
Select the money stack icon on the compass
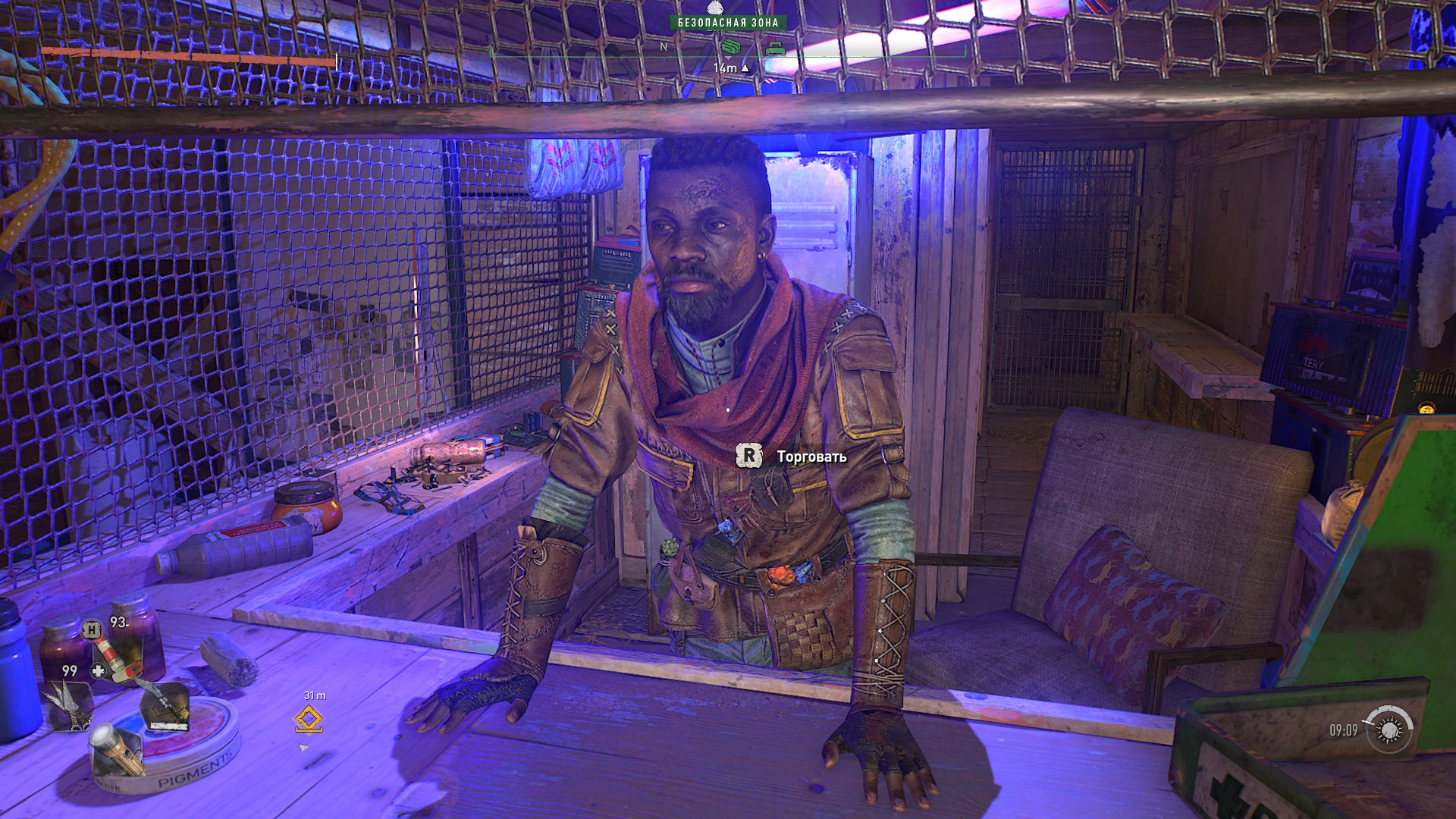[x=731, y=47]
